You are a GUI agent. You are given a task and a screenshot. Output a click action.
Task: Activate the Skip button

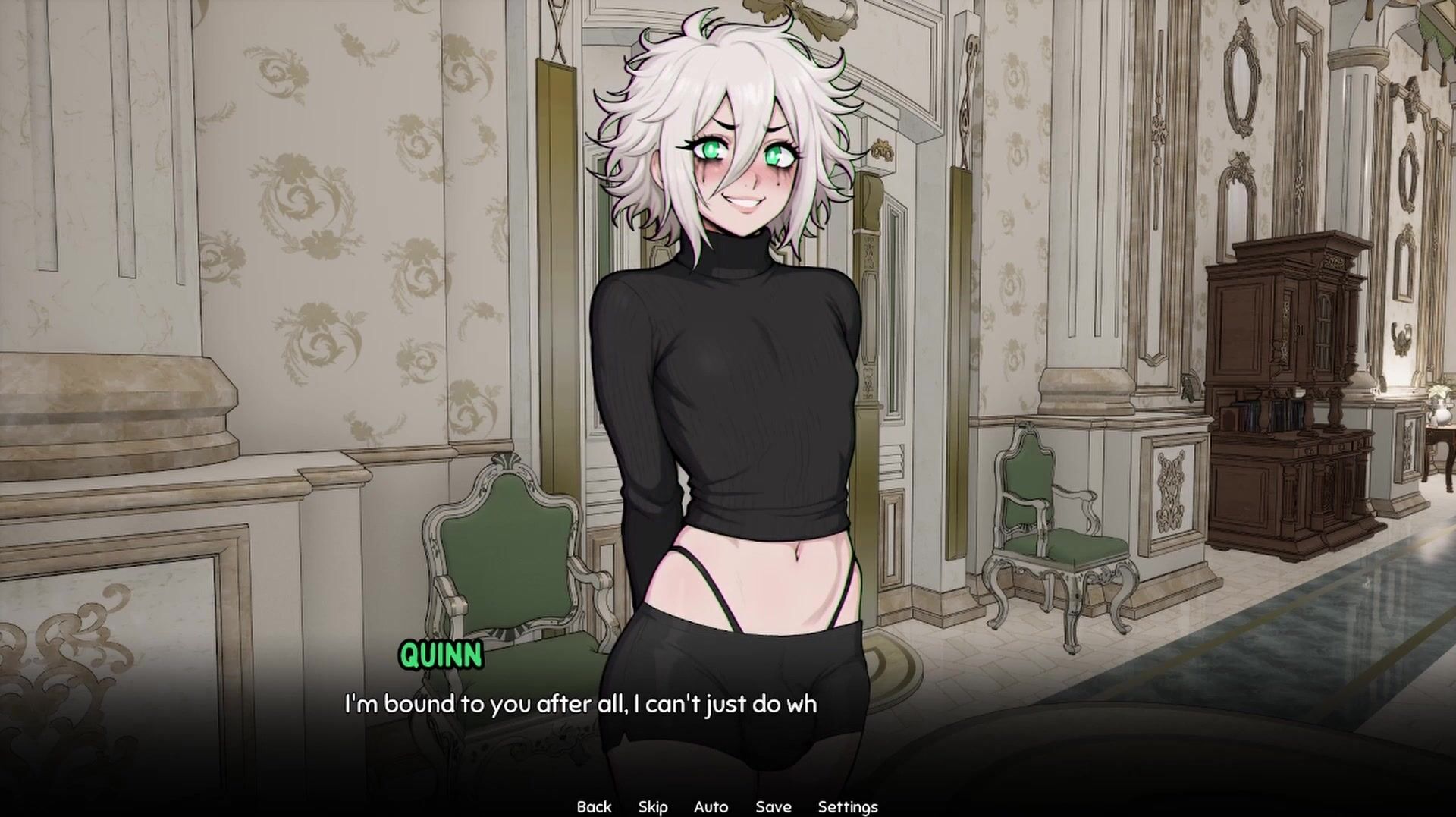(x=652, y=806)
